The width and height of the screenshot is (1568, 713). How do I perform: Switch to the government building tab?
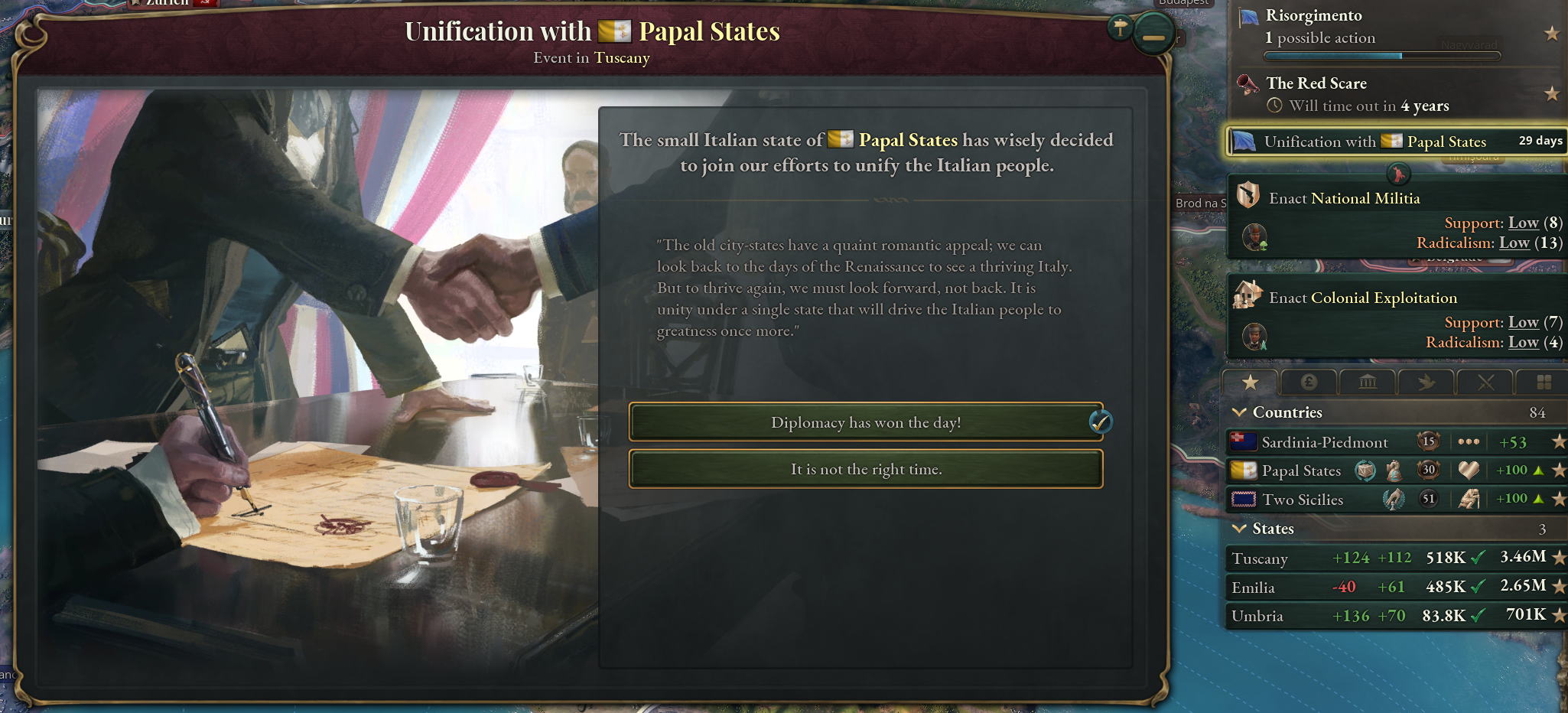coord(1368,383)
